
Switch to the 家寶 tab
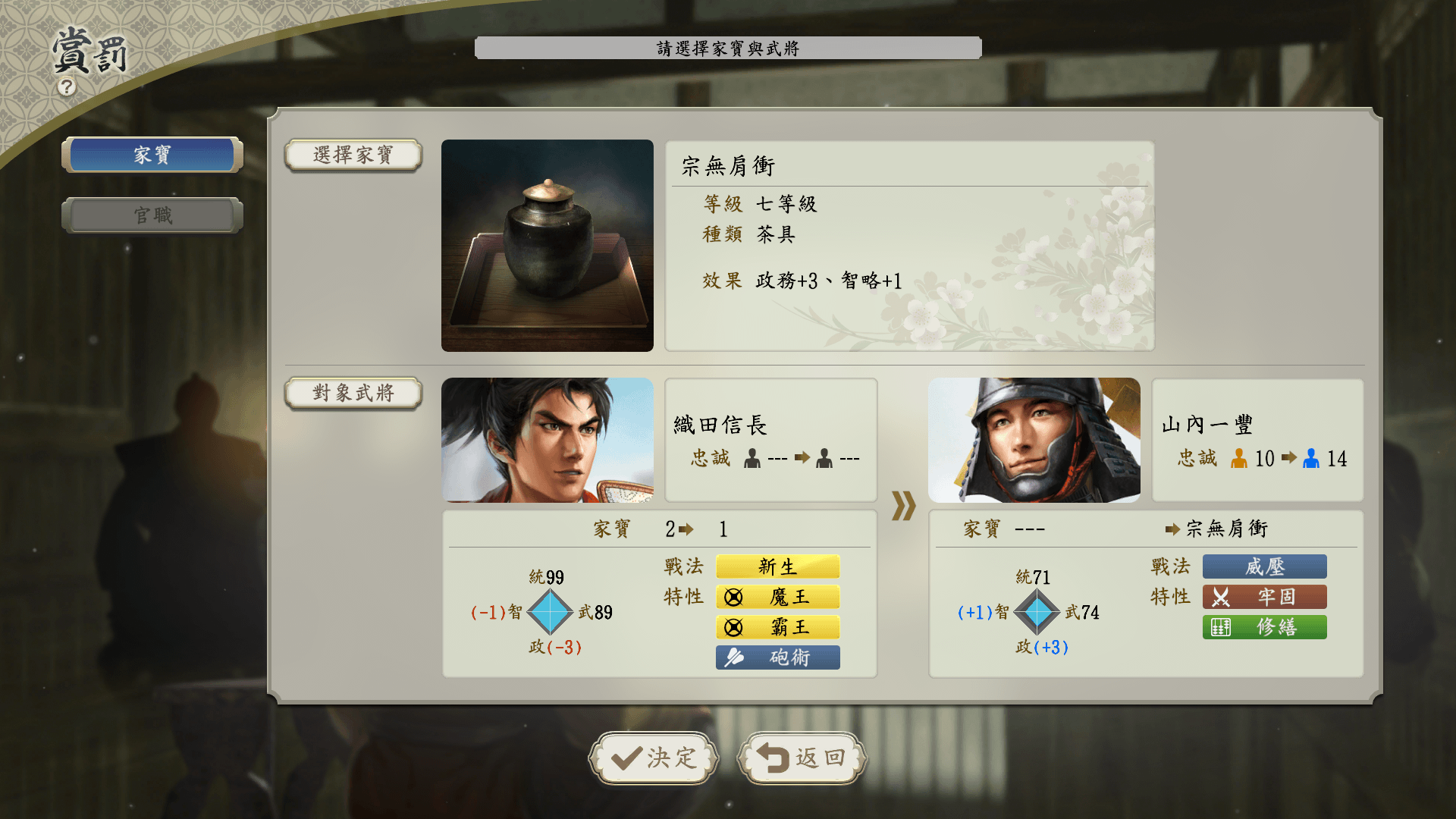[152, 155]
